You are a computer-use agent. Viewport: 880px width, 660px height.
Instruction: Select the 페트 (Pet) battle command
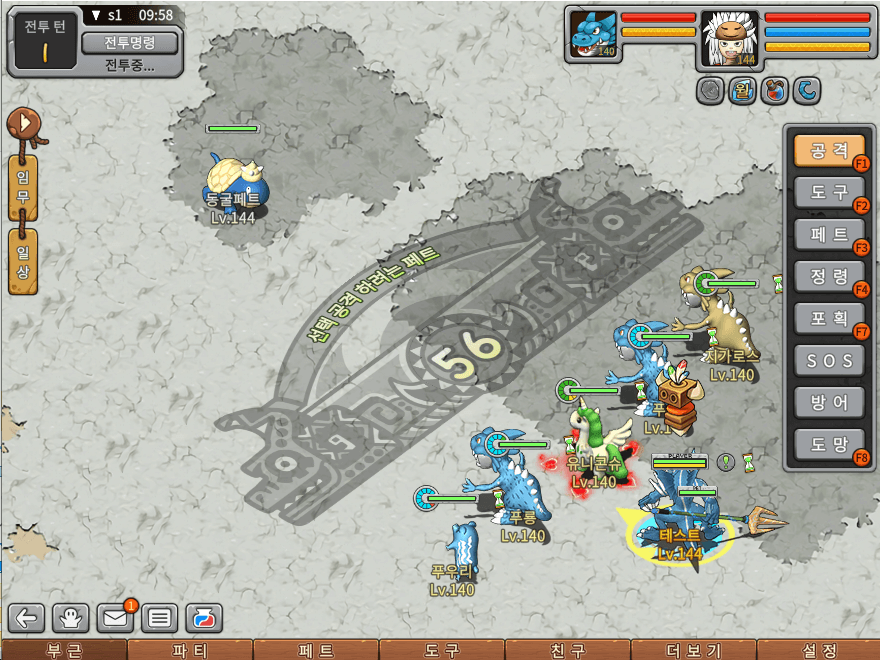827,235
